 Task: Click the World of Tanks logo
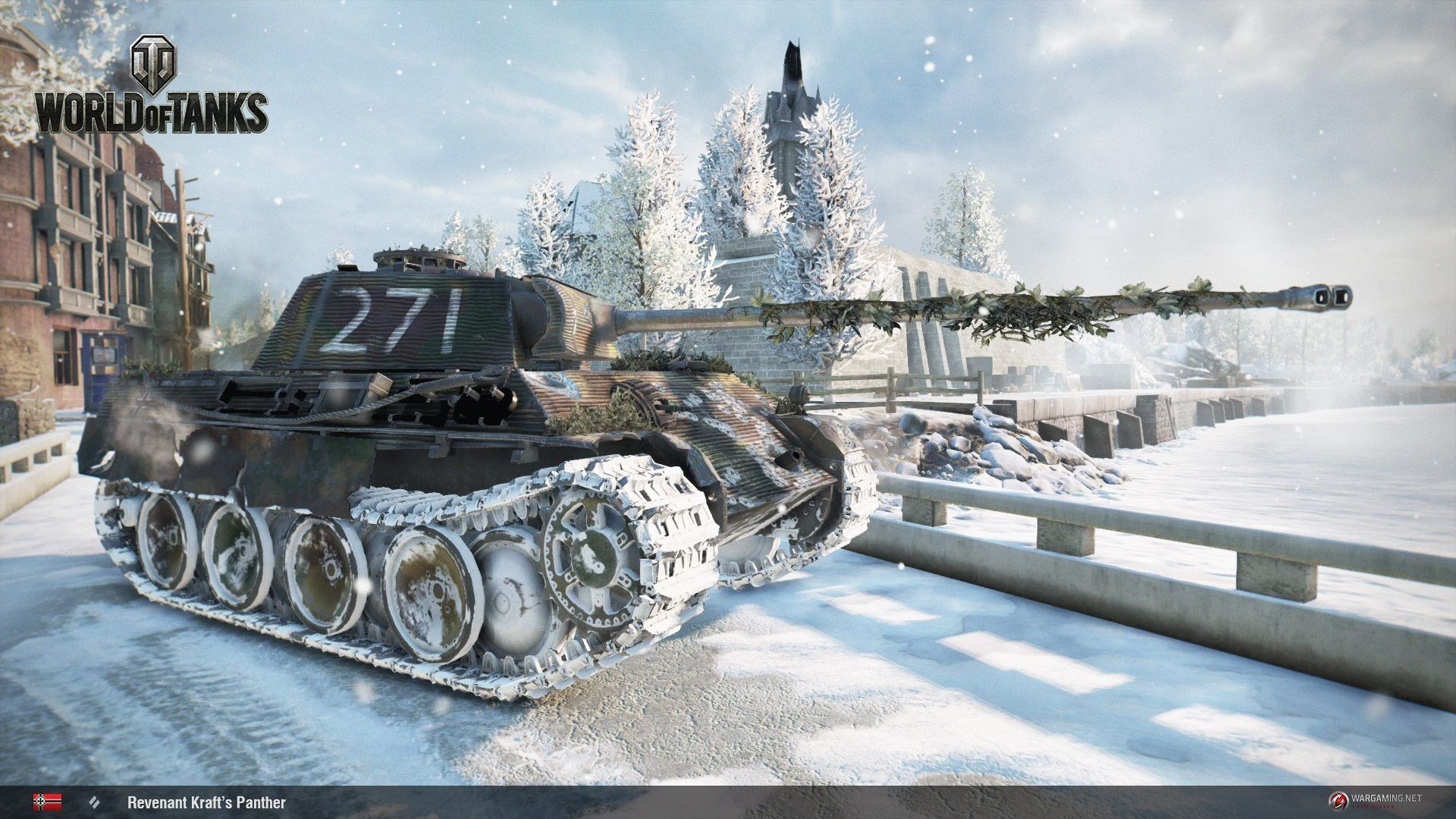(x=150, y=91)
